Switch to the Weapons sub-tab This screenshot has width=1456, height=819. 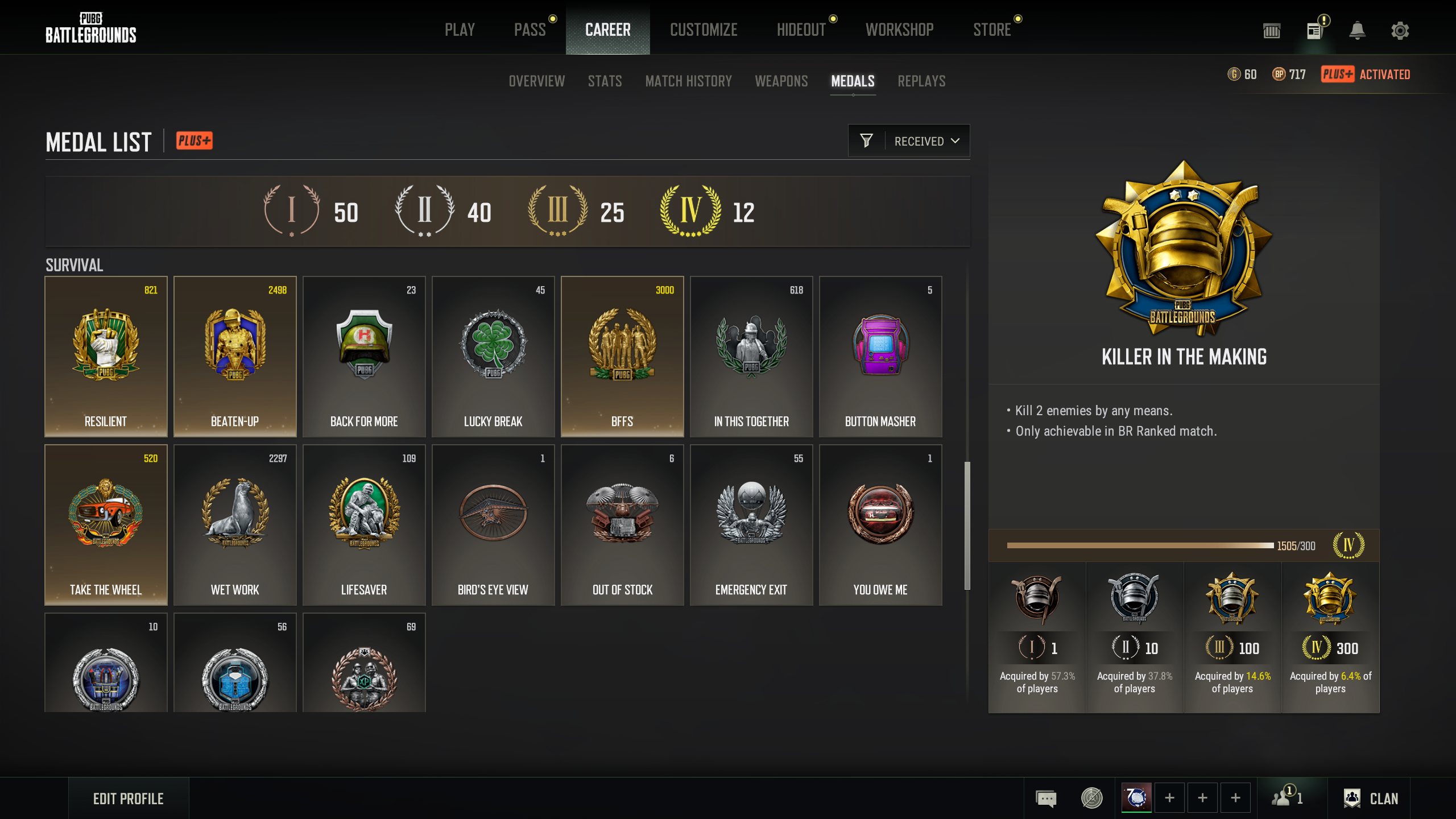tap(781, 81)
